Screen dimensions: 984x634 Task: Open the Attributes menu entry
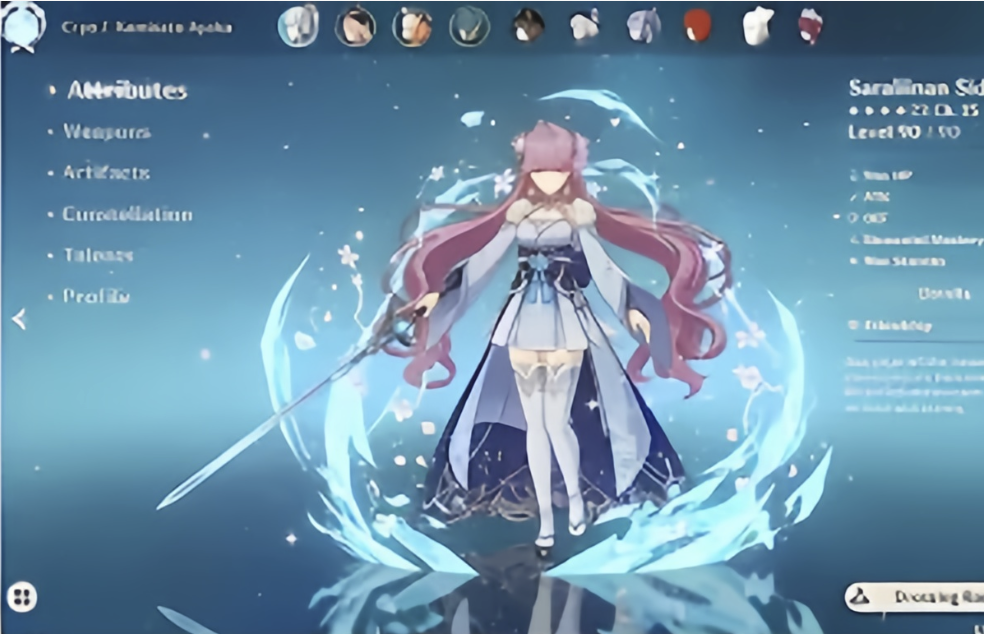tap(126, 91)
